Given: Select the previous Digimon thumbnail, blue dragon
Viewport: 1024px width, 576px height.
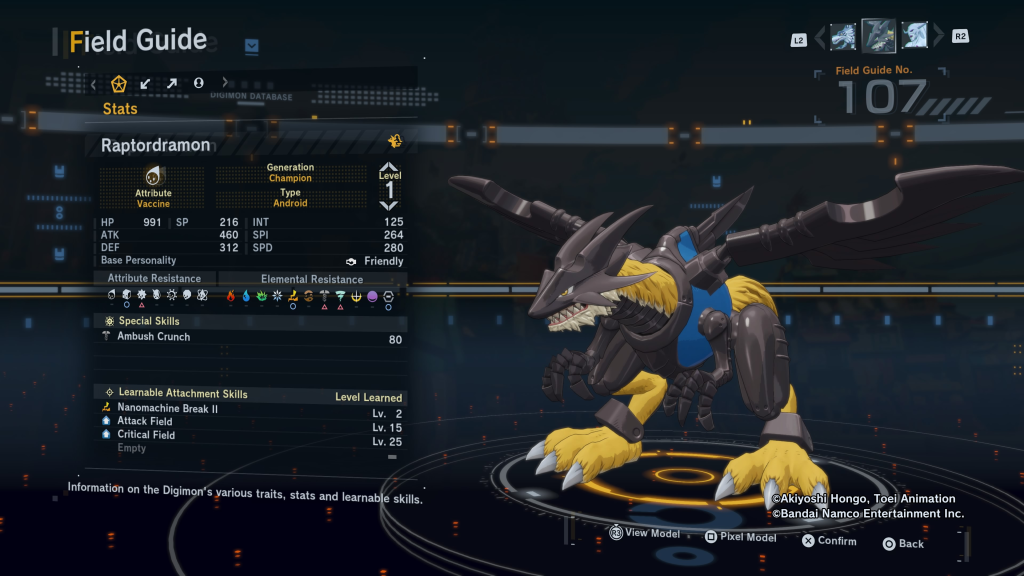Looking at the screenshot, I should tap(843, 37).
